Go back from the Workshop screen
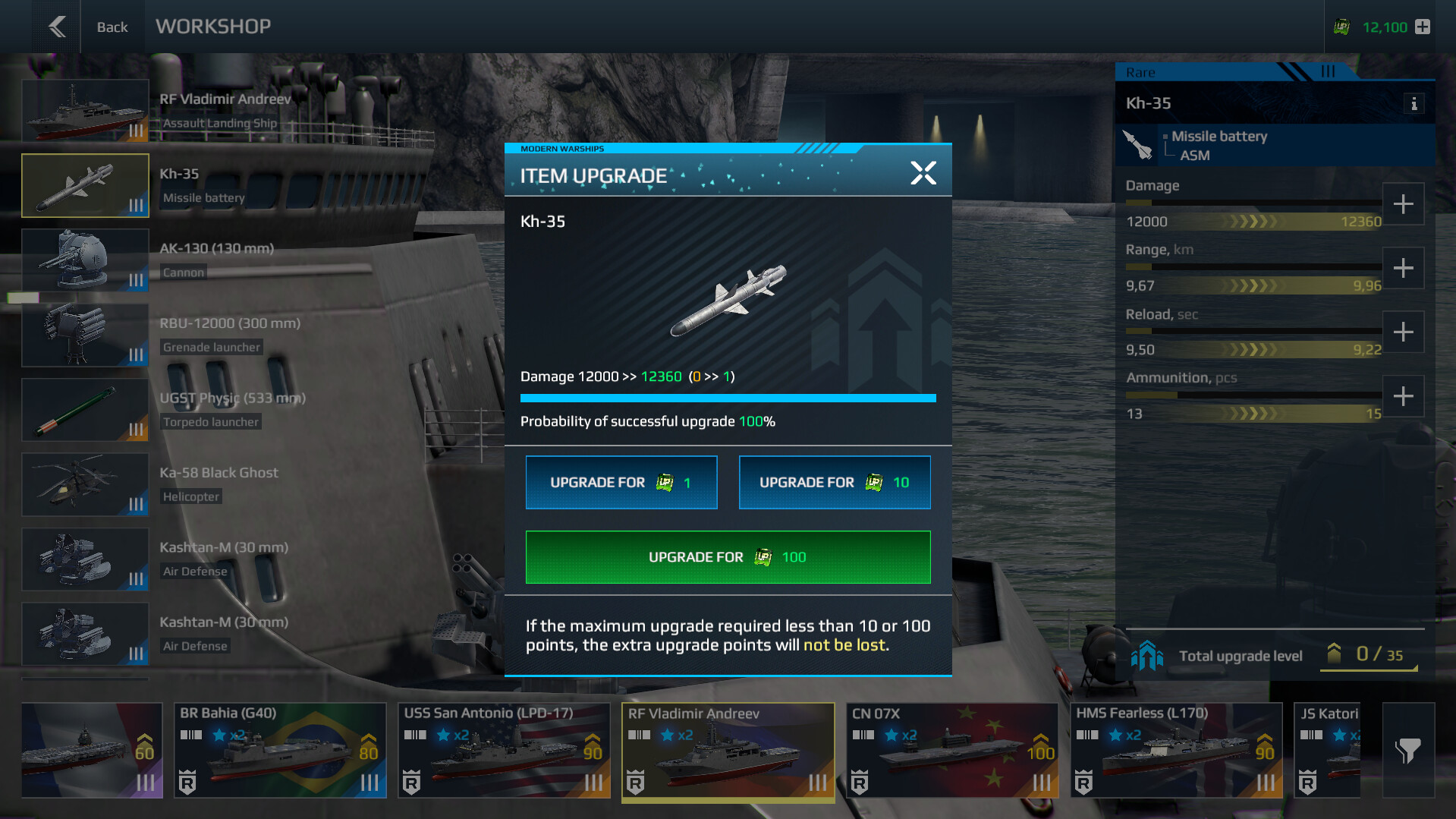 point(58,27)
